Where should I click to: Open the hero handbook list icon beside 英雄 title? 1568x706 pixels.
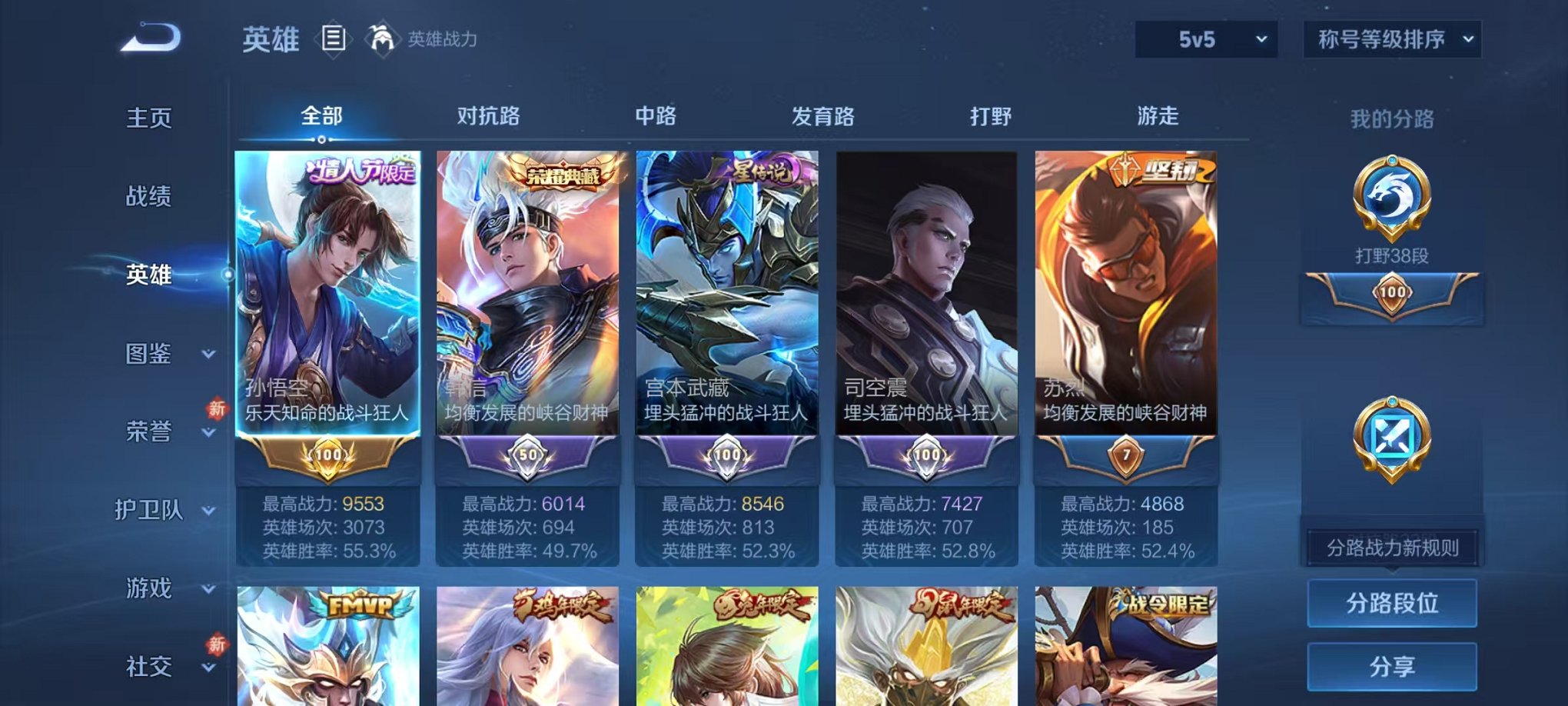click(x=335, y=36)
